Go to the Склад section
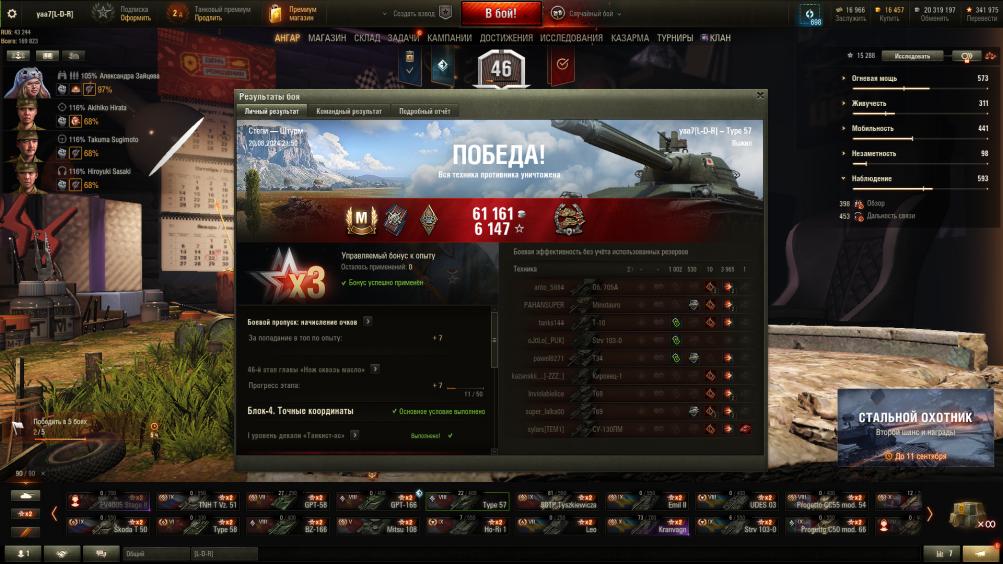 (x=367, y=38)
